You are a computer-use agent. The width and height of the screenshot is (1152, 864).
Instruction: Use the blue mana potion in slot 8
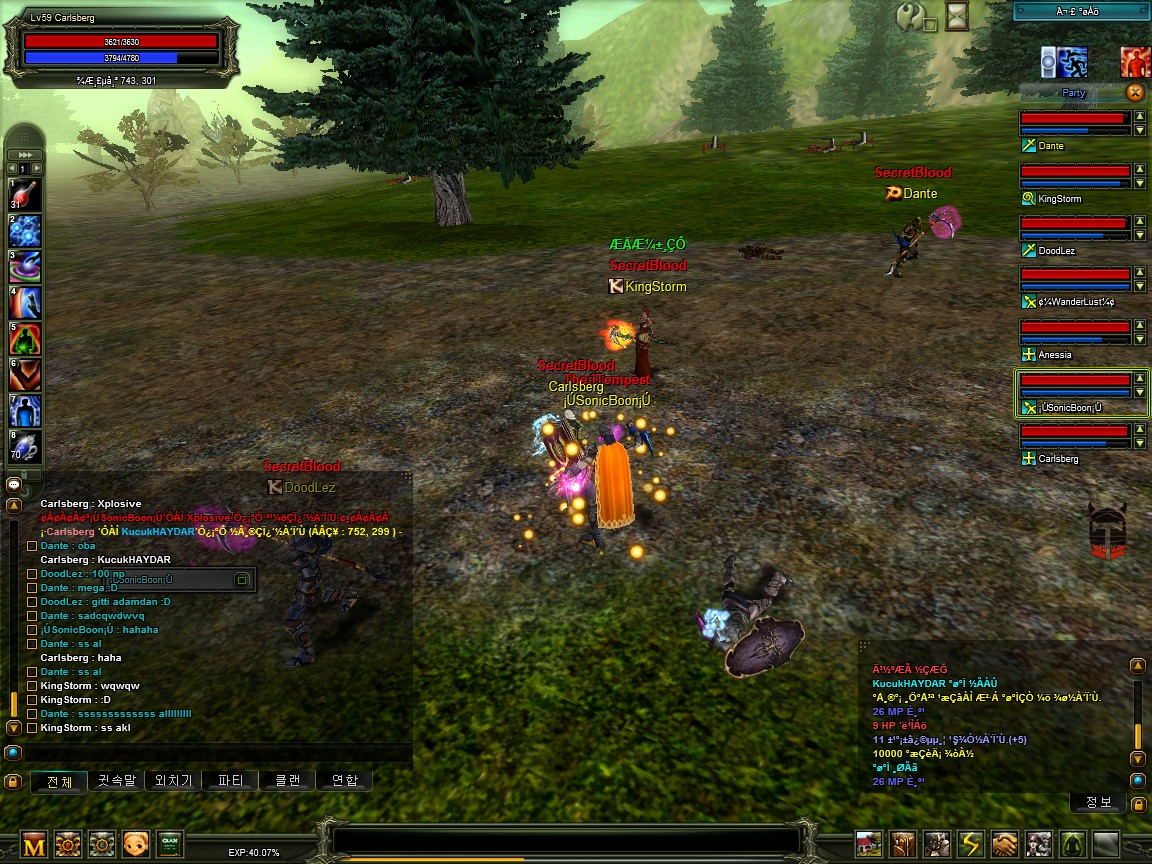coord(24,446)
